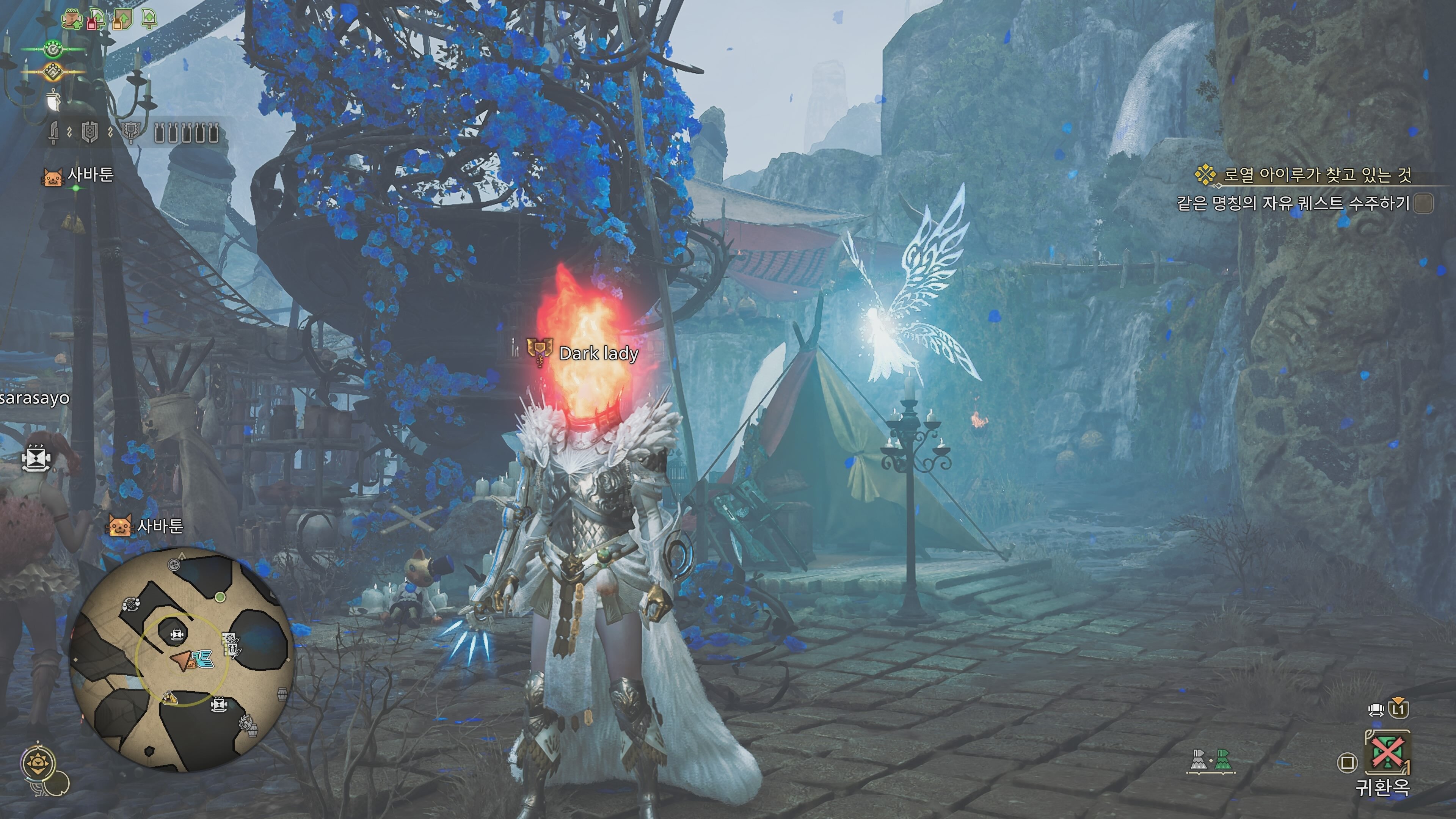Click the green dot marker on the minimap

pos(220,597)
